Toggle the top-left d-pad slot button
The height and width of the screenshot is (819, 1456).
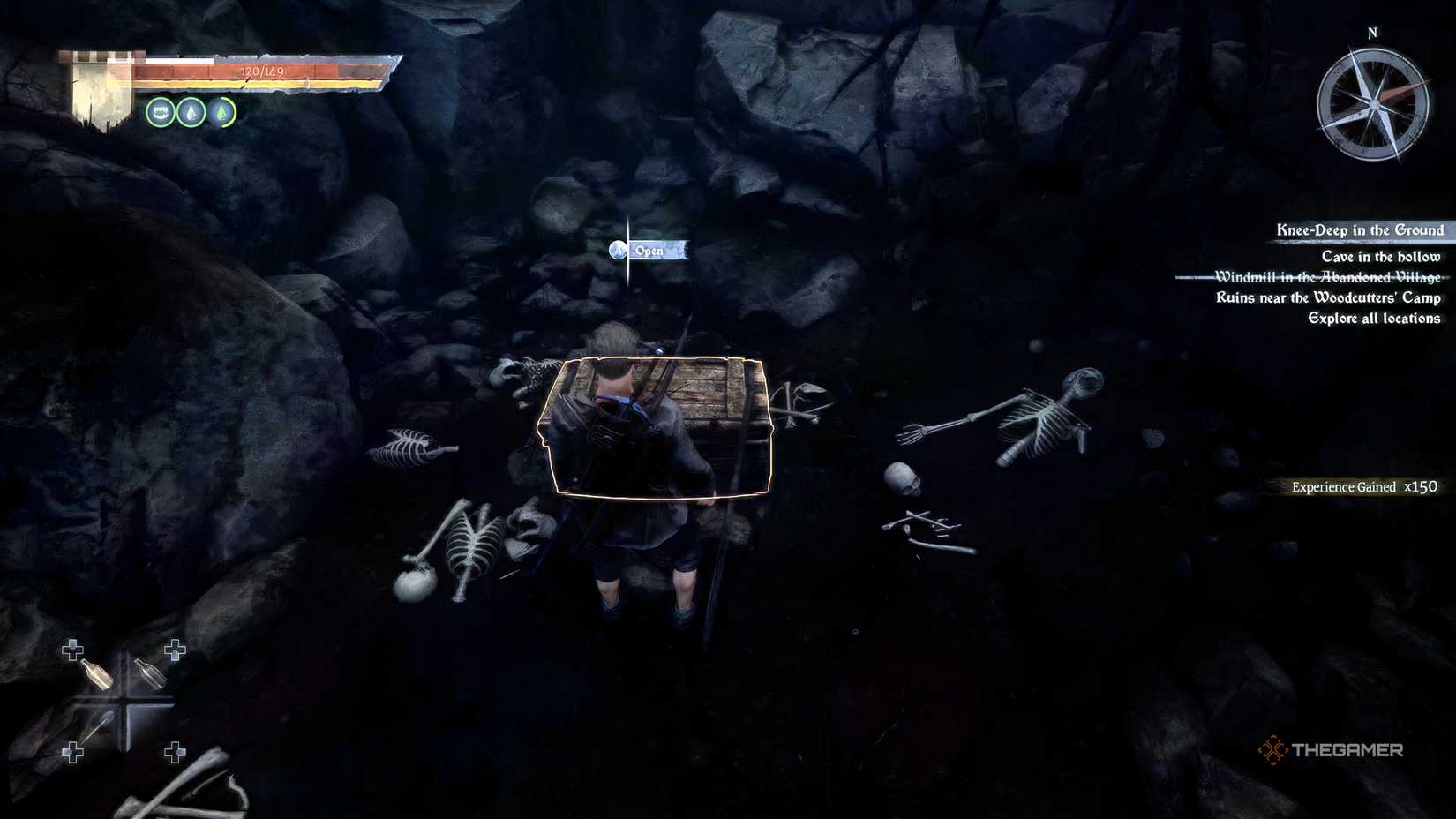[x=73, y=650]
